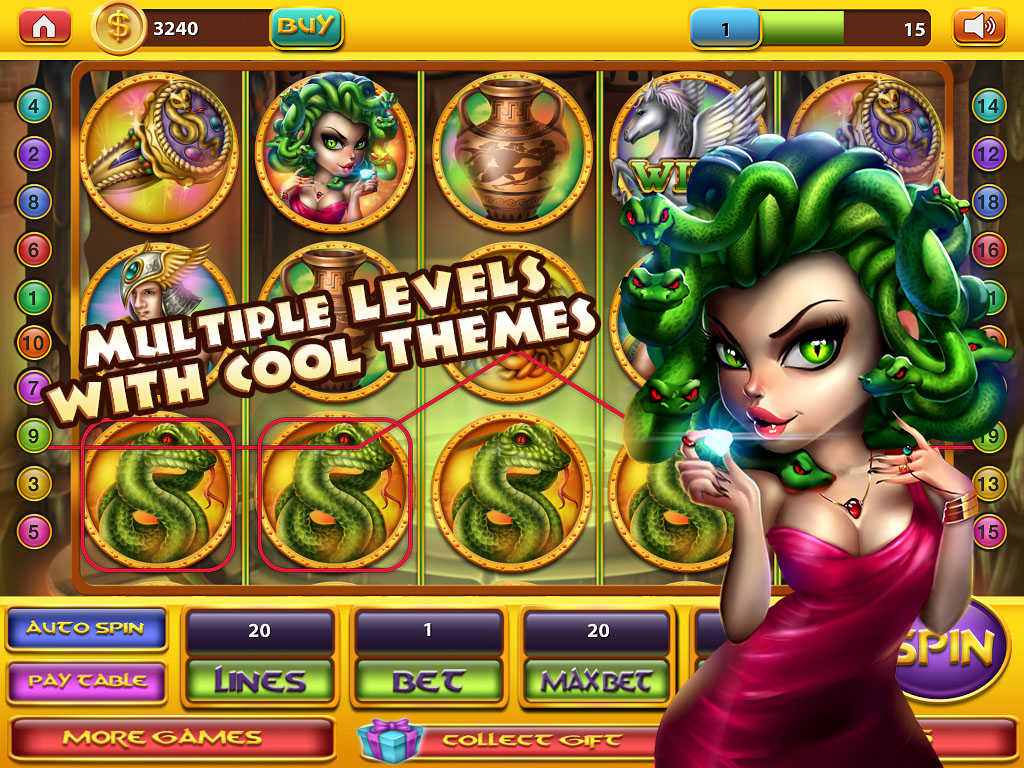This screenshot has height=768, width=1024.
Task: Click payline number 8 marker
Action: coord(34,202)
